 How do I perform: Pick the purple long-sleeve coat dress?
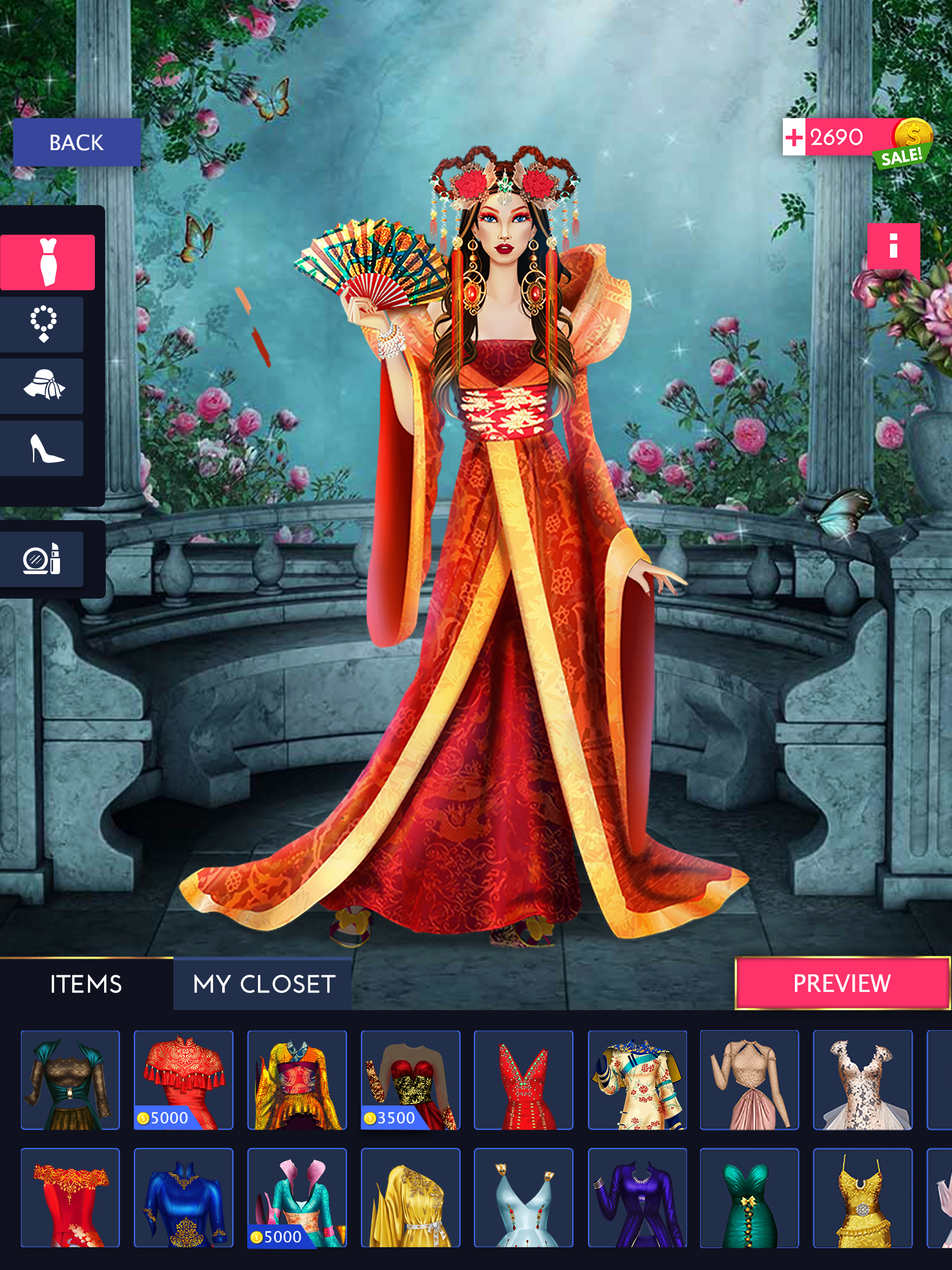pyautogui.click(x=637, y=1197)
